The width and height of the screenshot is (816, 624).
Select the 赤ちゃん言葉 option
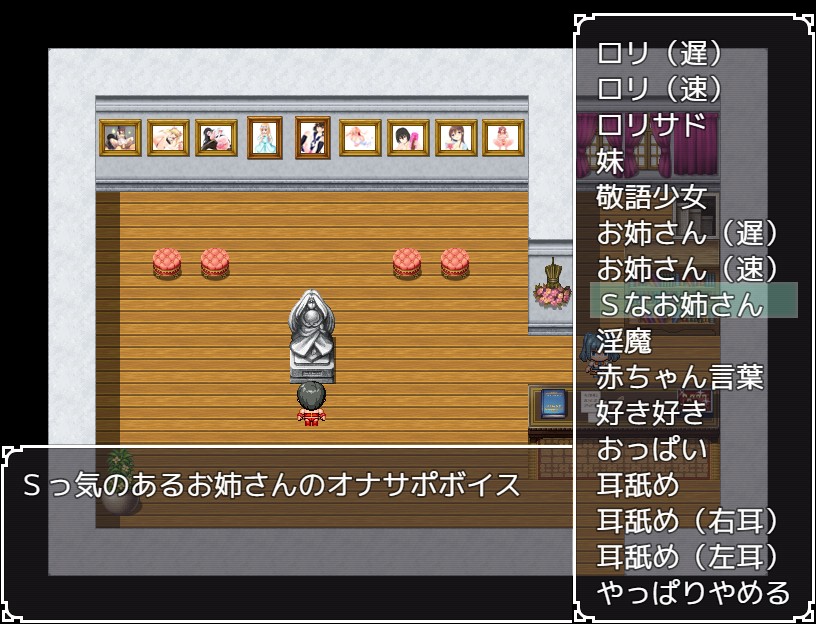click(681, 377)
